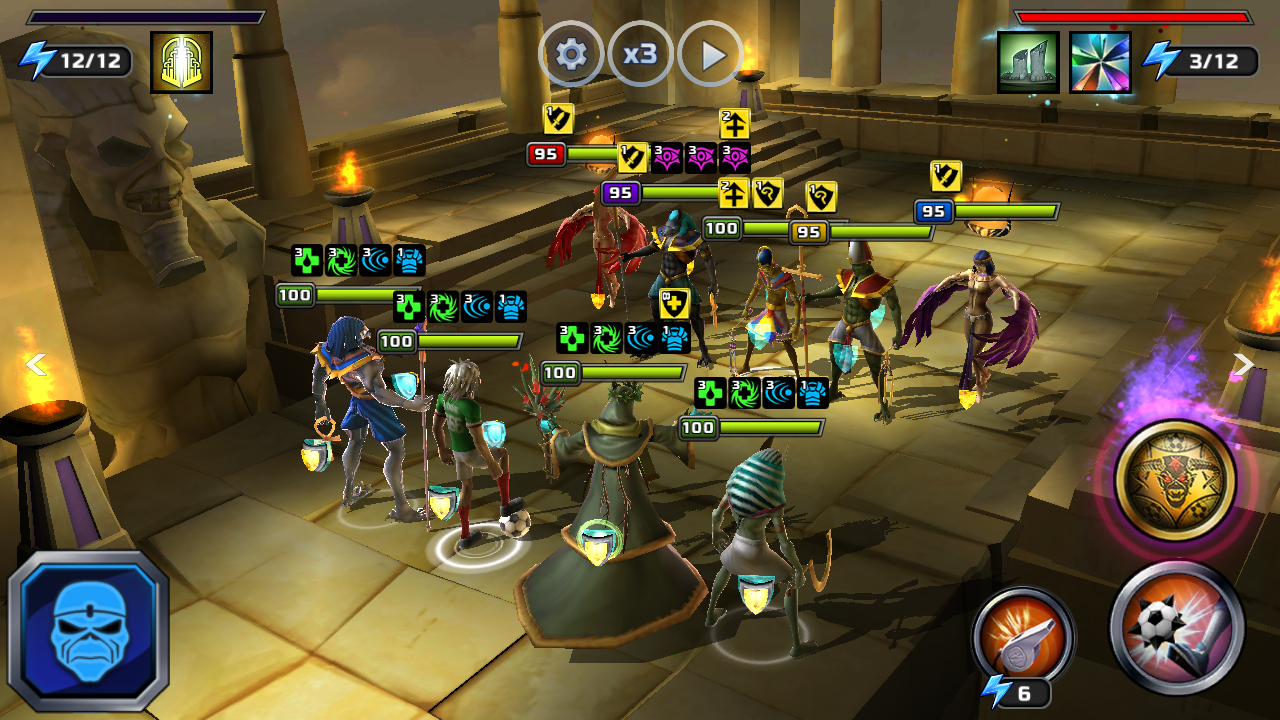Trigger the golden fury skull ability
This screenshot has height=720, width=1280.
coord(1175,481)
